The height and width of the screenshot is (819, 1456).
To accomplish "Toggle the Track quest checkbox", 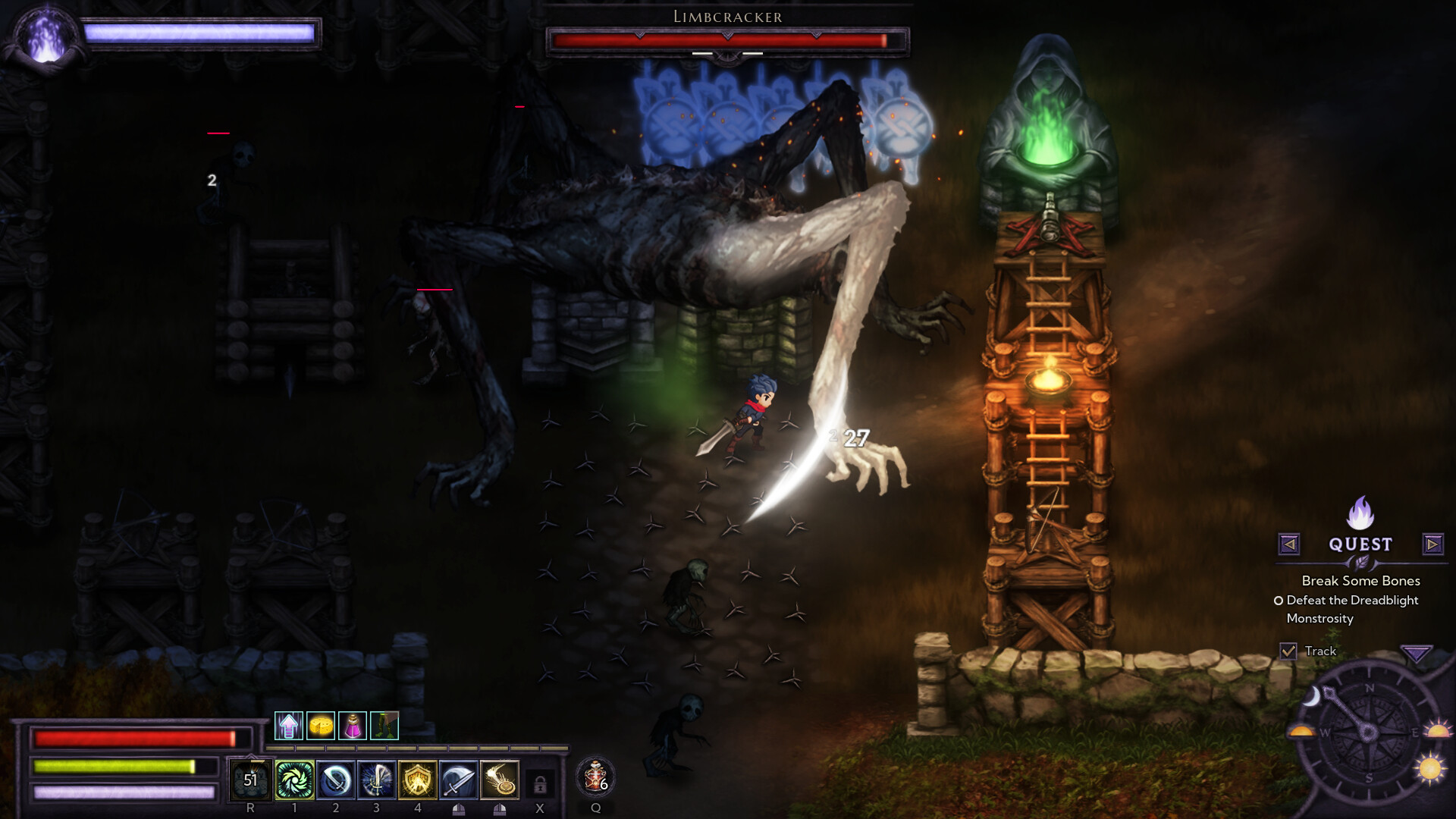I will [1288, 651].
